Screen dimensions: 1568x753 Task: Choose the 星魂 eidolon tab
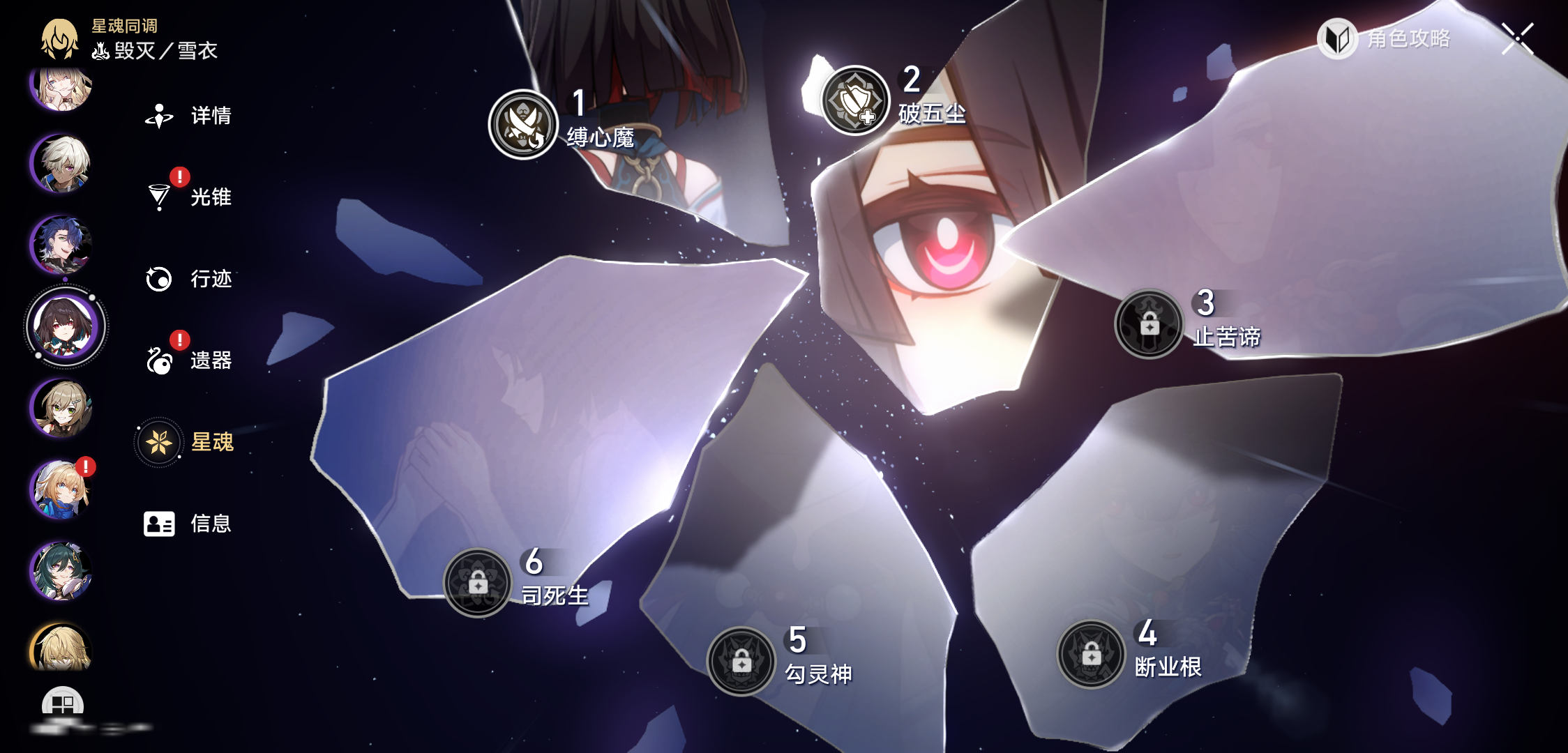pyautogui.click(x=187, y=442)
